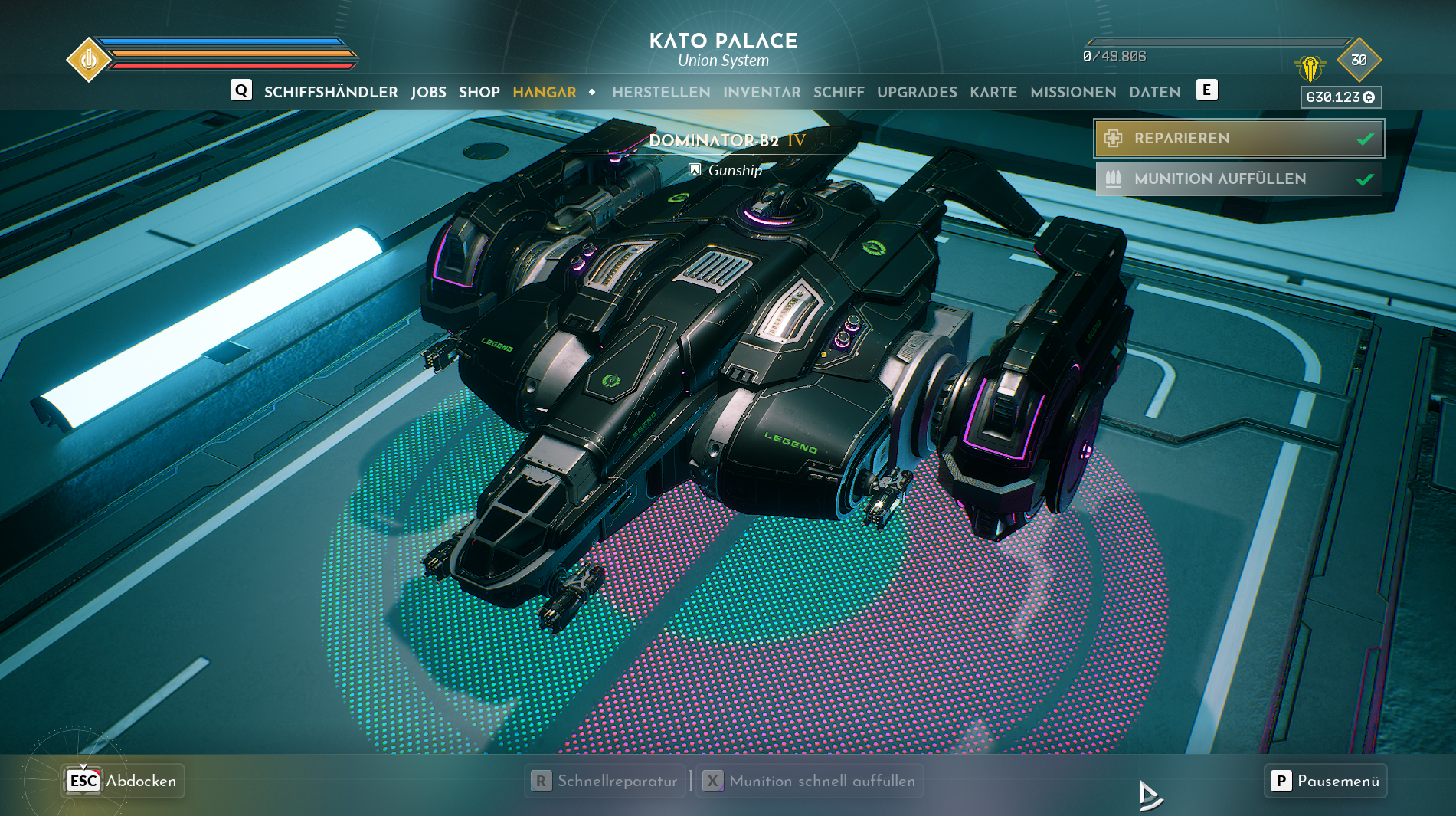View the Missionen tab
Screen dimensions: 1456x816
1073,92
